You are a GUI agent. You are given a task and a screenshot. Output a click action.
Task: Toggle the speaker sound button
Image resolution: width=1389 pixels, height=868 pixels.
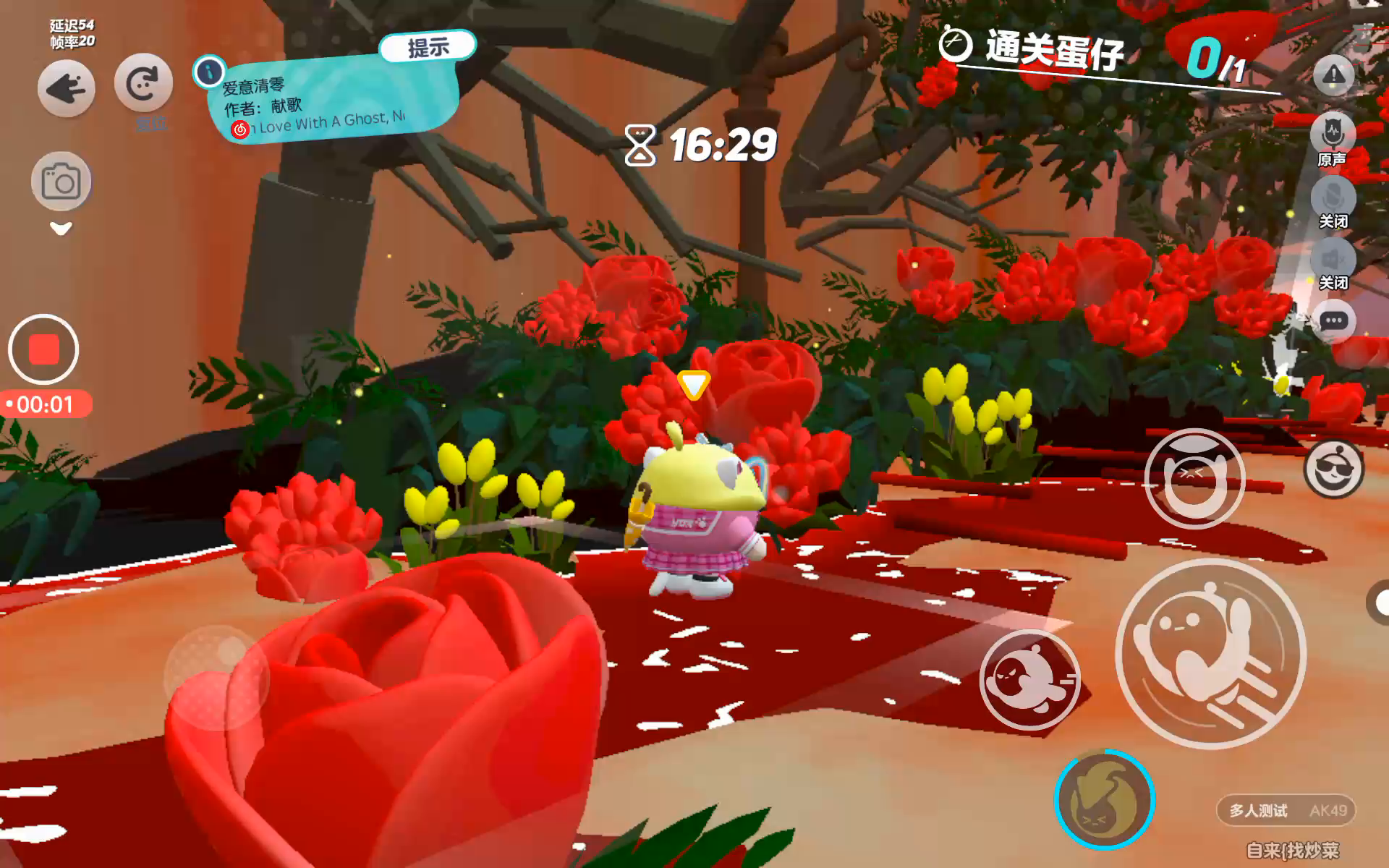pyautogui.click(x=1333, y=260)
